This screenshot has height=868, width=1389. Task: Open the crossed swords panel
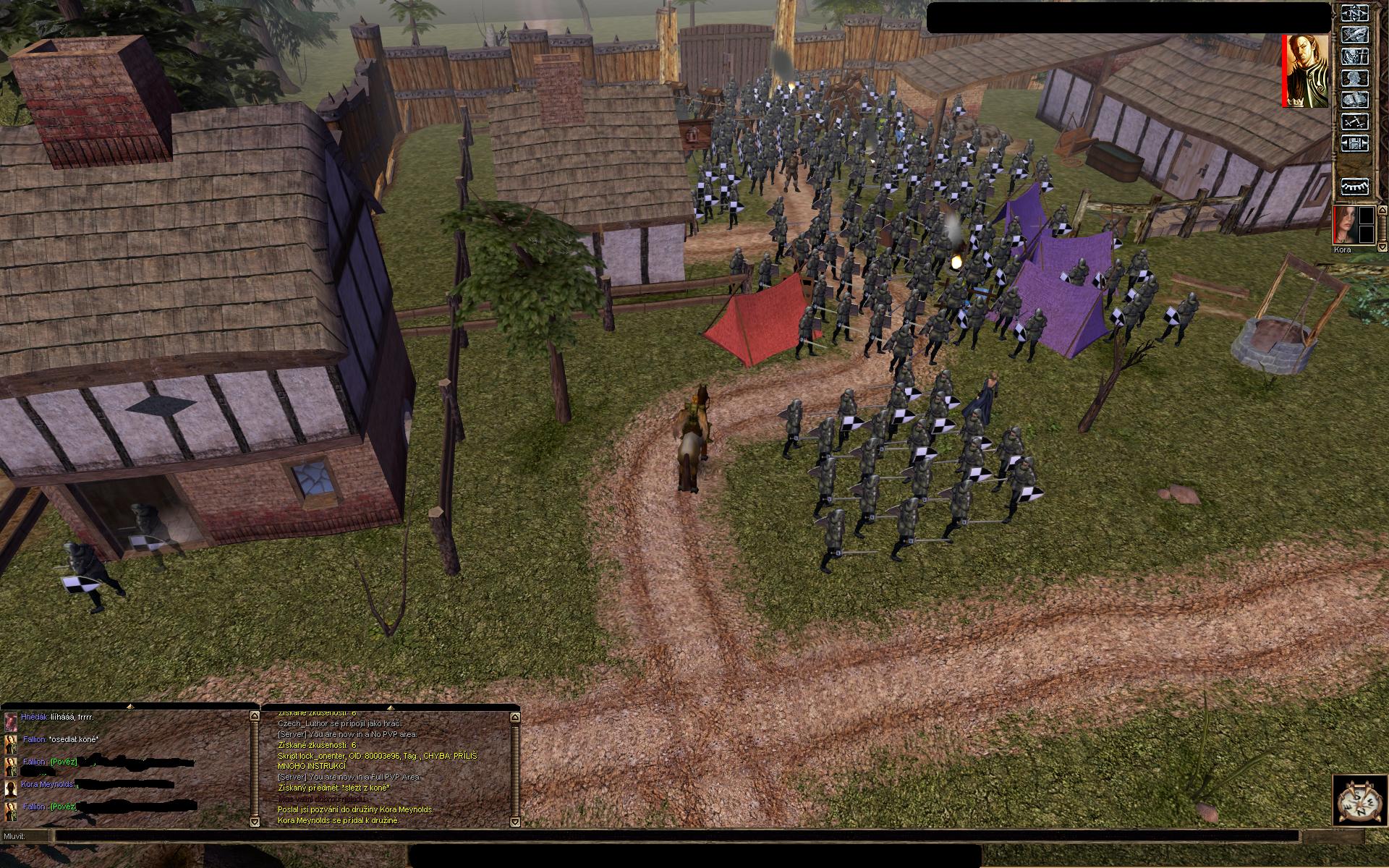(x=1355, y=121)
